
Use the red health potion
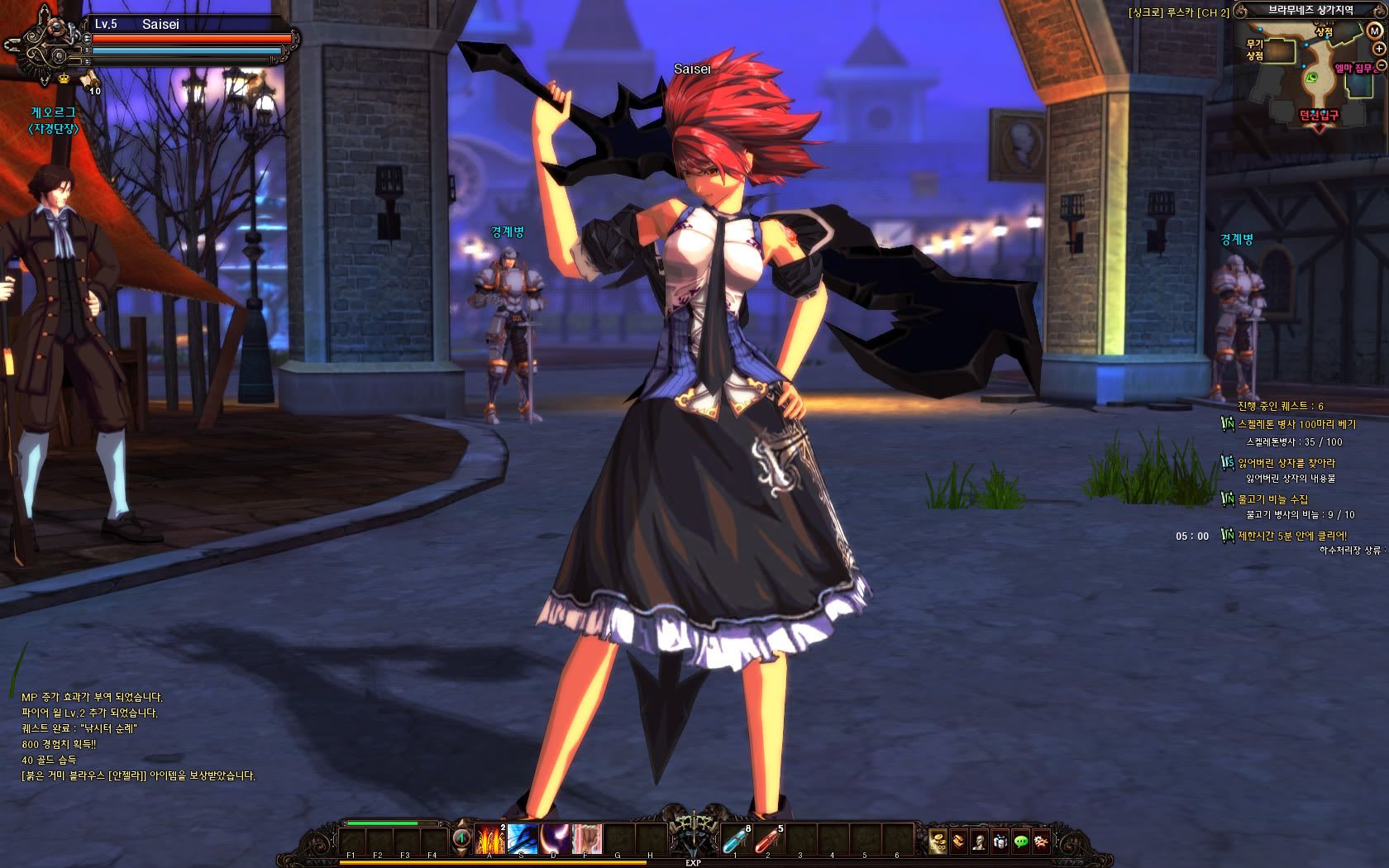(x=767, y=839)
